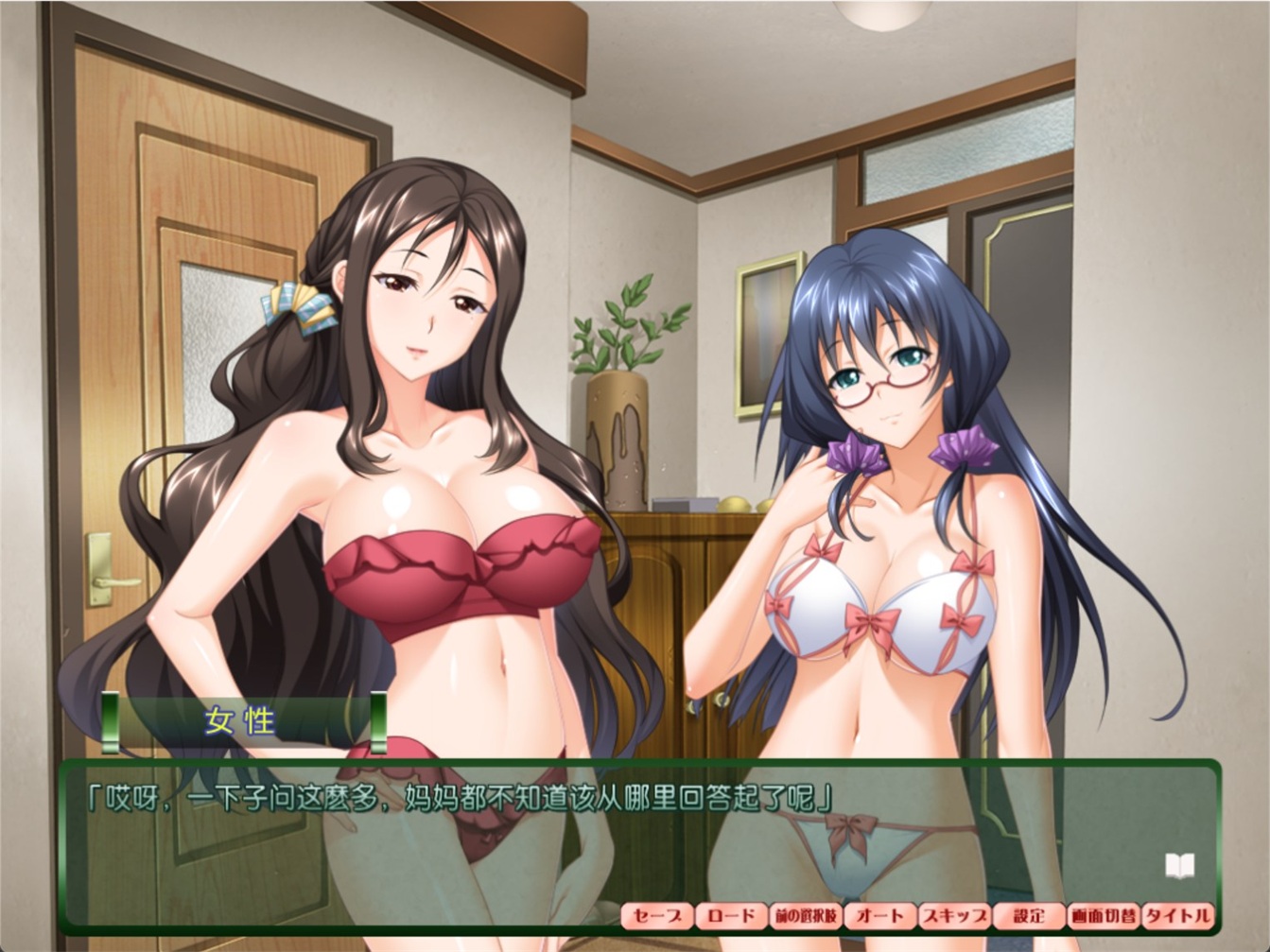Viewport: 1270px width, 952px height.
Task: Click the セーブ (Save) button
Action: (x=656, y=915)
